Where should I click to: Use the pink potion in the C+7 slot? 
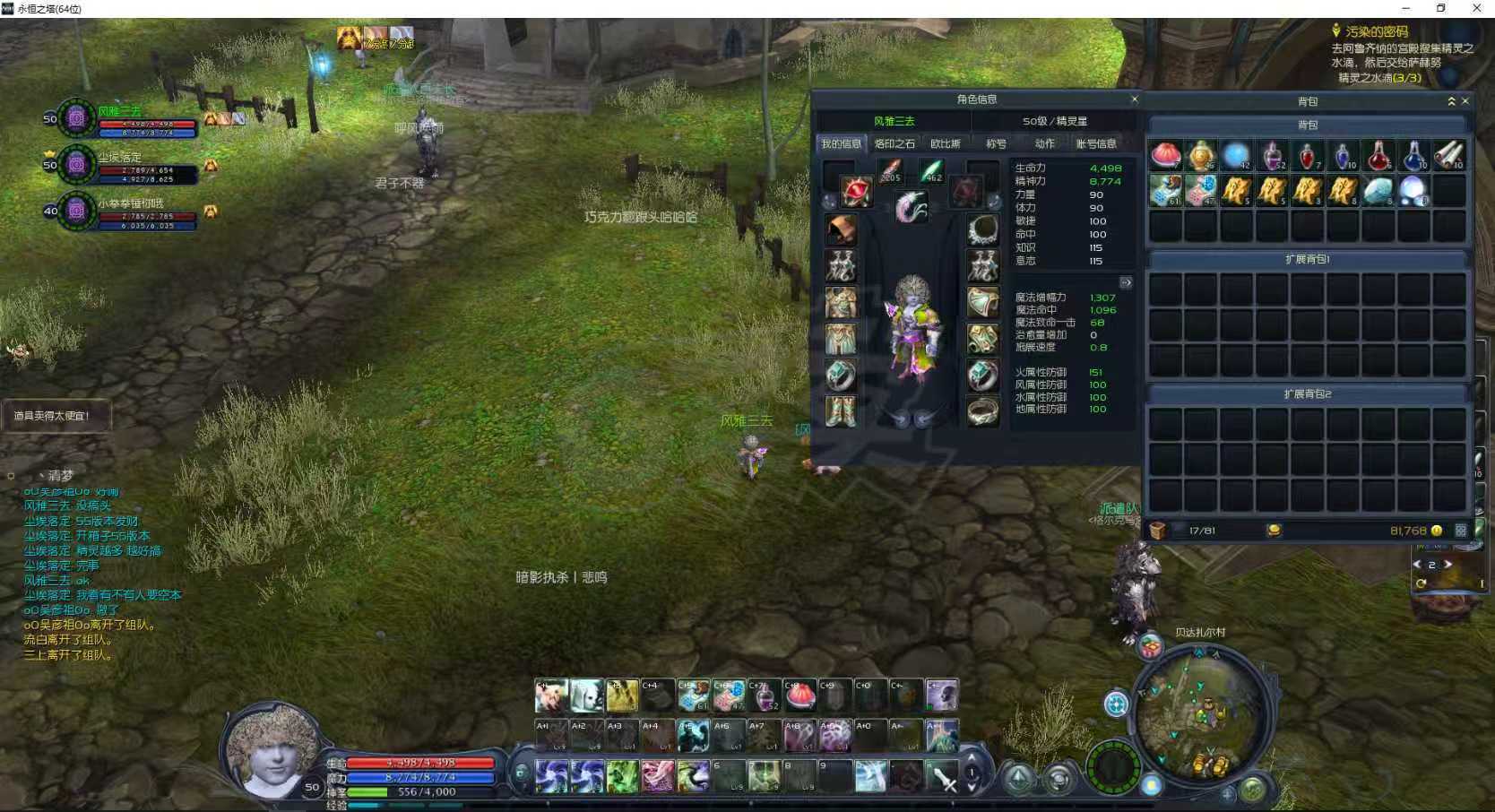tap(764, 695)
